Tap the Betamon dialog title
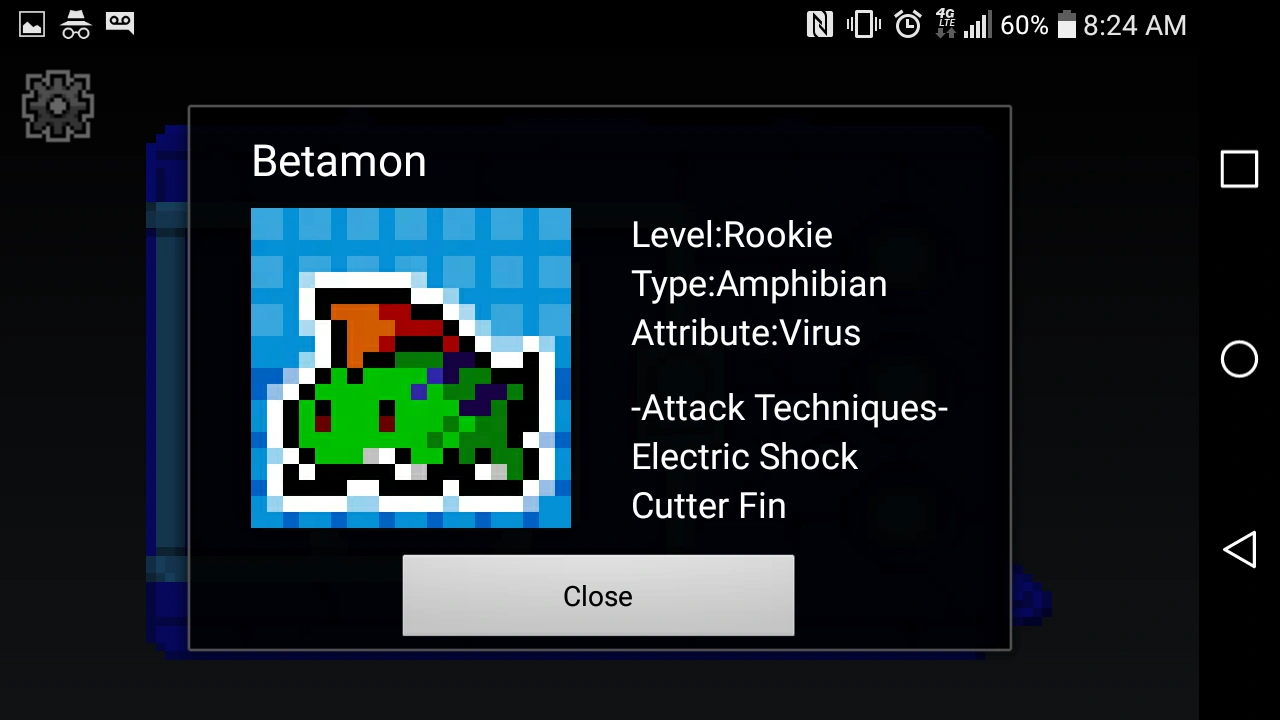This screenshot has height=720, width=1280. pyautogui.click(x=338, y=161)
